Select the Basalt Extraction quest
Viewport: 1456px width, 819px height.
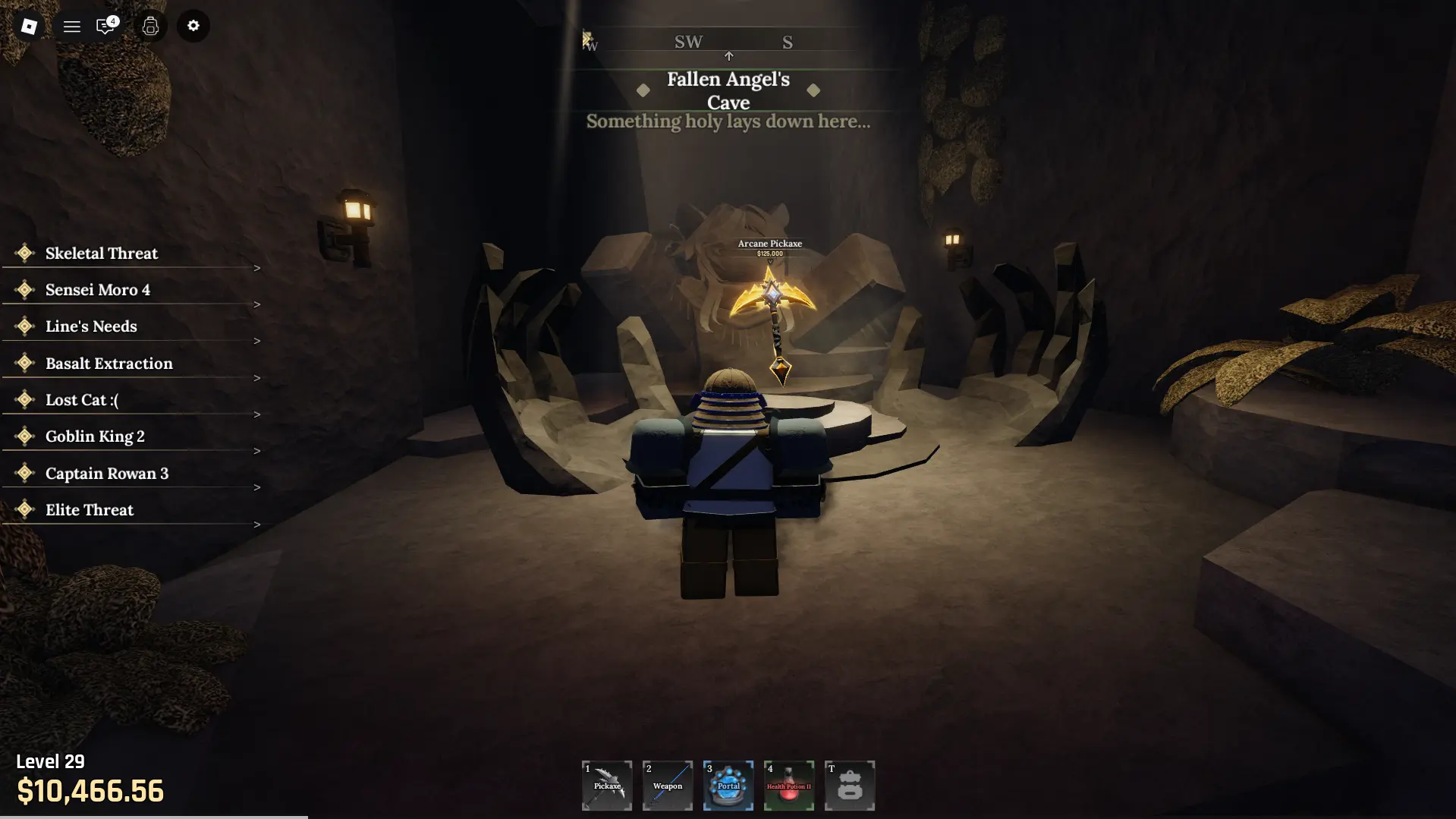point(108,363)
